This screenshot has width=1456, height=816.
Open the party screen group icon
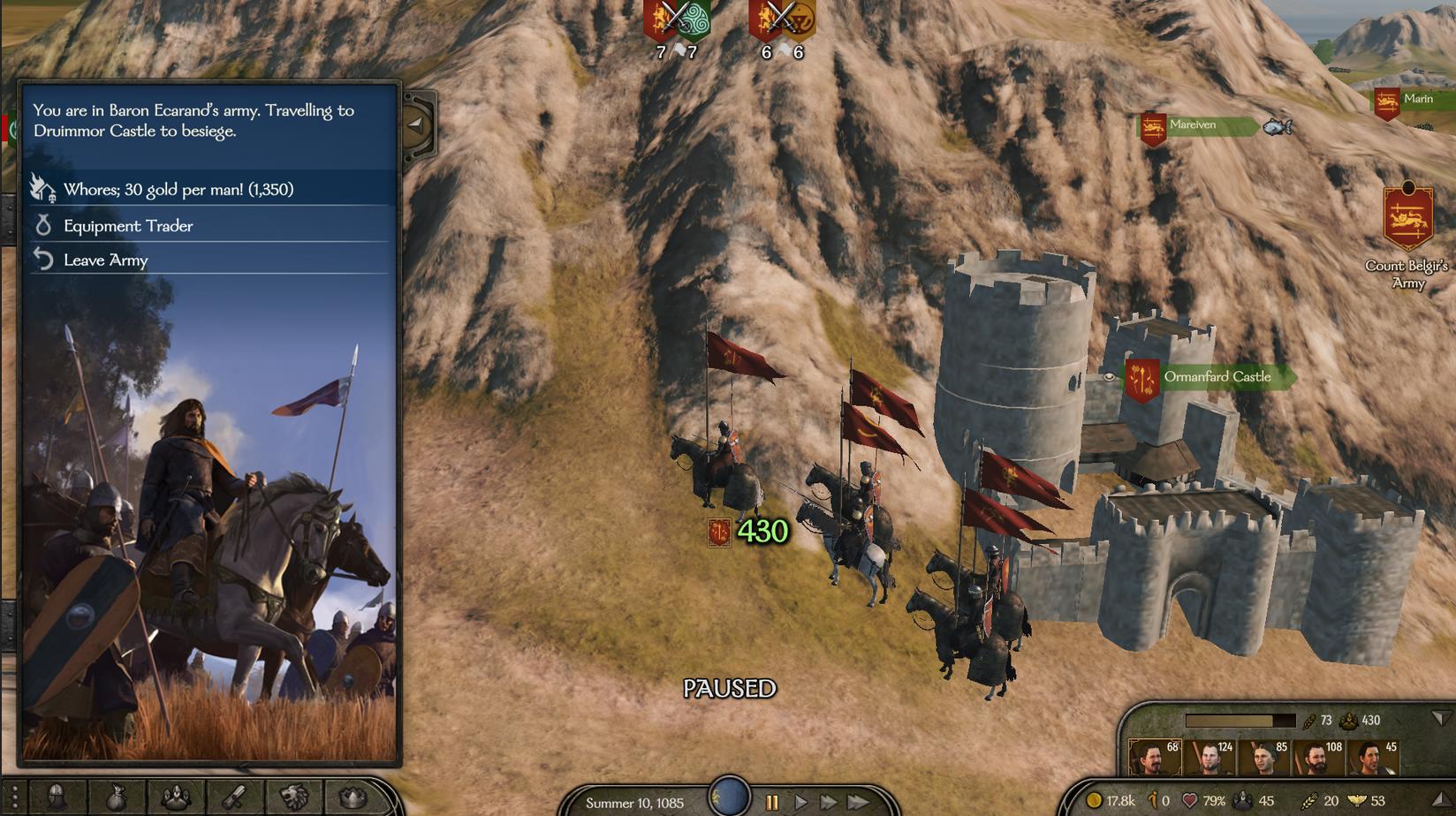(175, 797)
